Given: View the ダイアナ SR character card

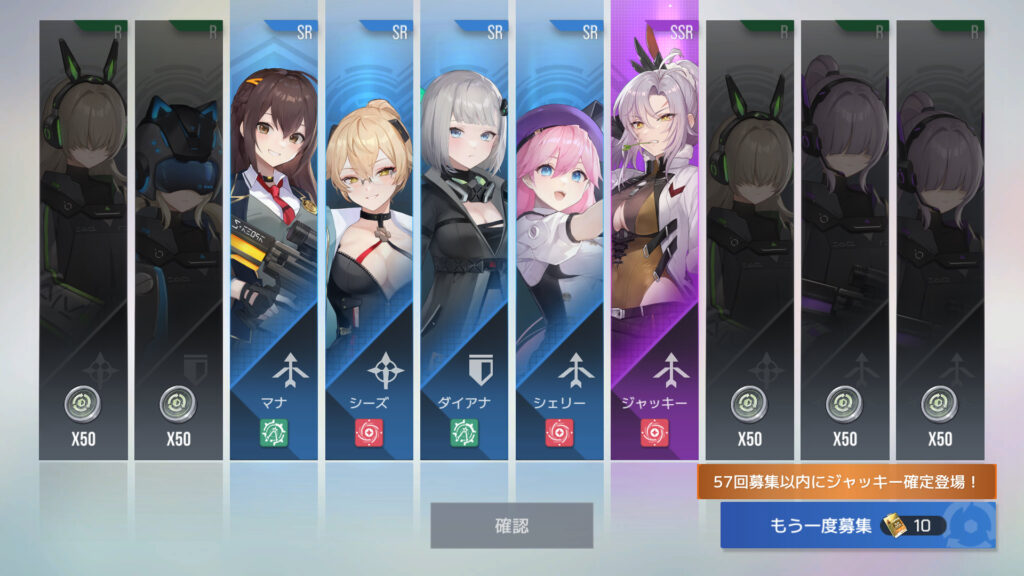Looking at the screenshot, I should pyautogui.click(x=463, y=240).
